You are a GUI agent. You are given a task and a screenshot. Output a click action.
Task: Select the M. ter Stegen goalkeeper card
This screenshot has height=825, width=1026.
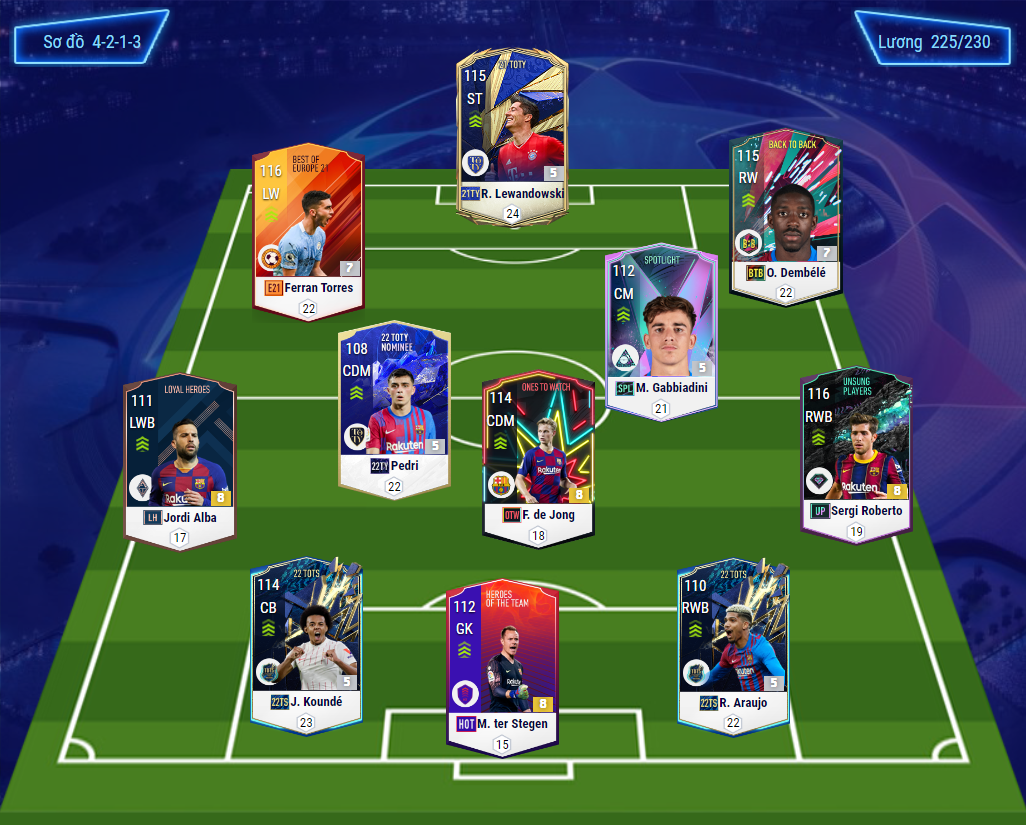tap(502, 660)
